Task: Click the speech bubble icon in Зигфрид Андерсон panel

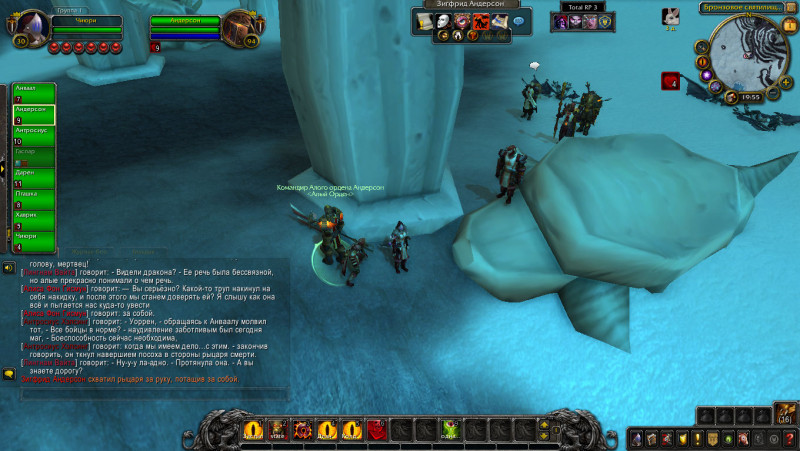Action: pyautogui.click(x=518, y=21)
